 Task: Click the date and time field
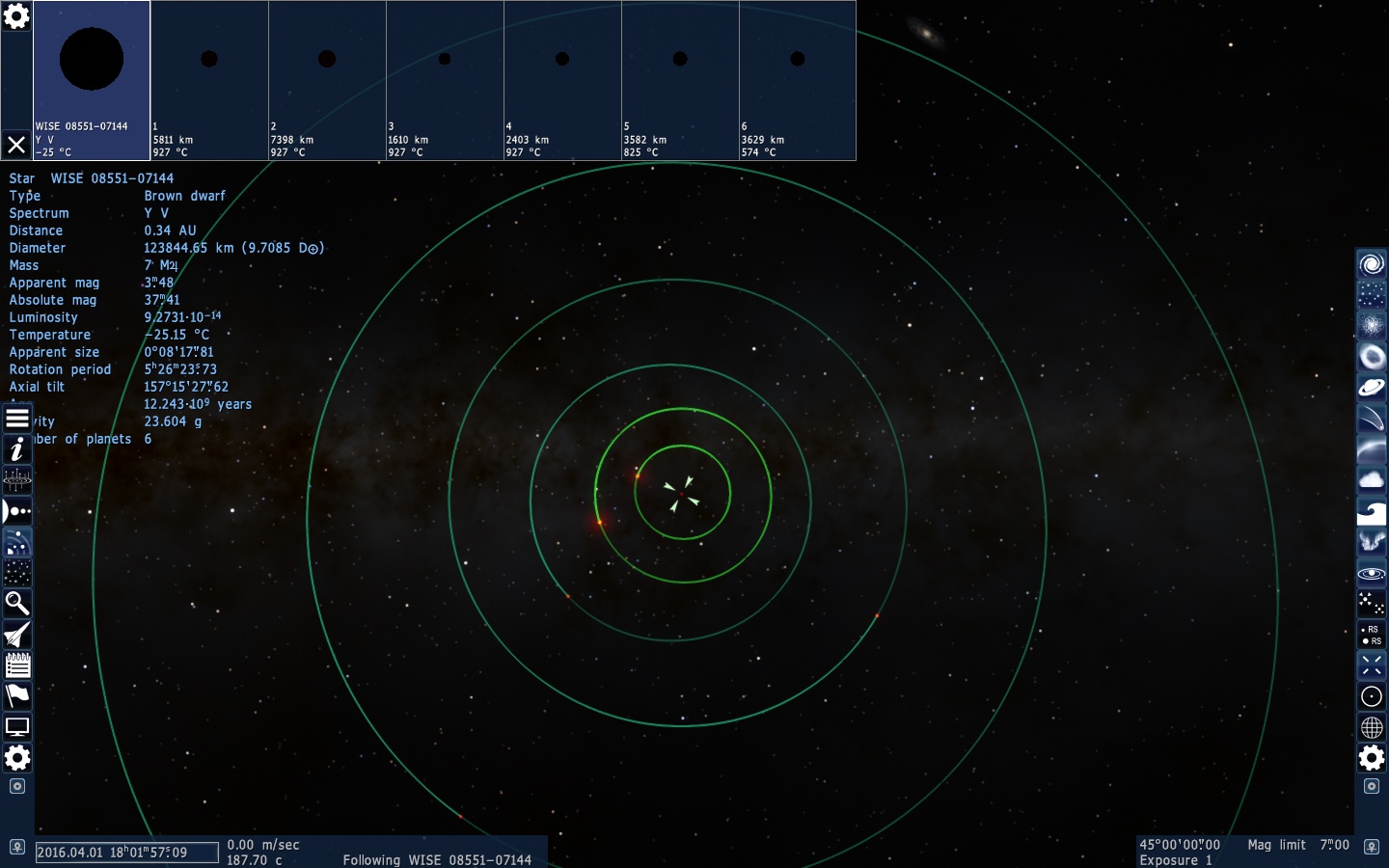click(x=126, y=853)
